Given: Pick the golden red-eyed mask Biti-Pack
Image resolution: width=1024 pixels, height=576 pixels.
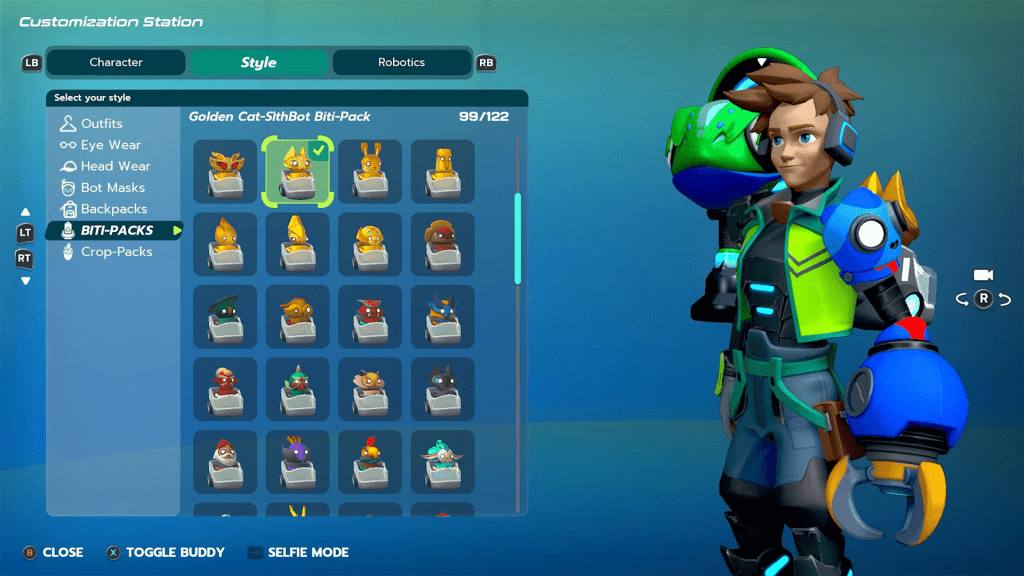Looking at the screenshot, I should pyautogui.click(x=225, y=172).
